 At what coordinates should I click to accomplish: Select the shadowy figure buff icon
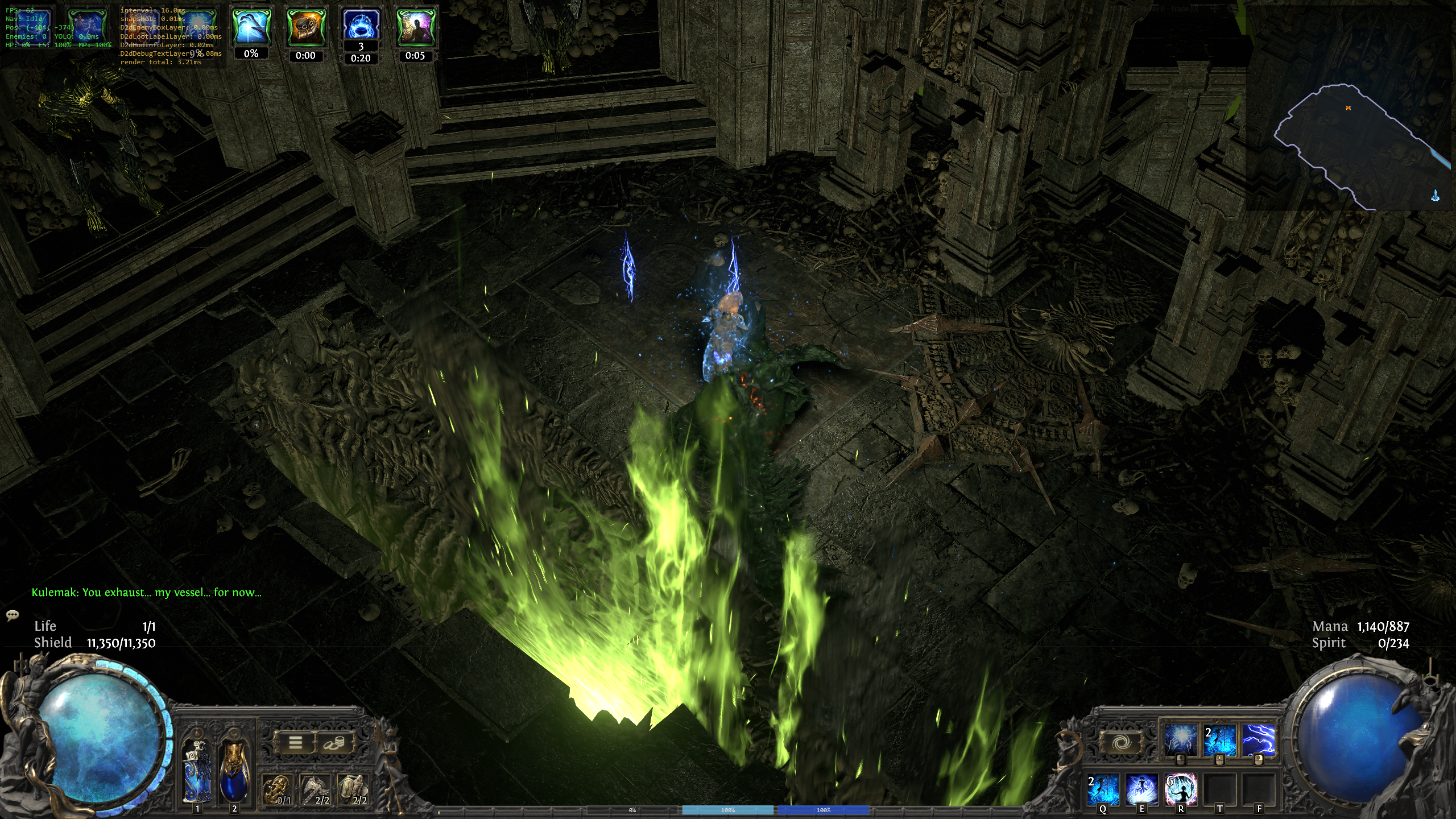click(x=415, y=26)
